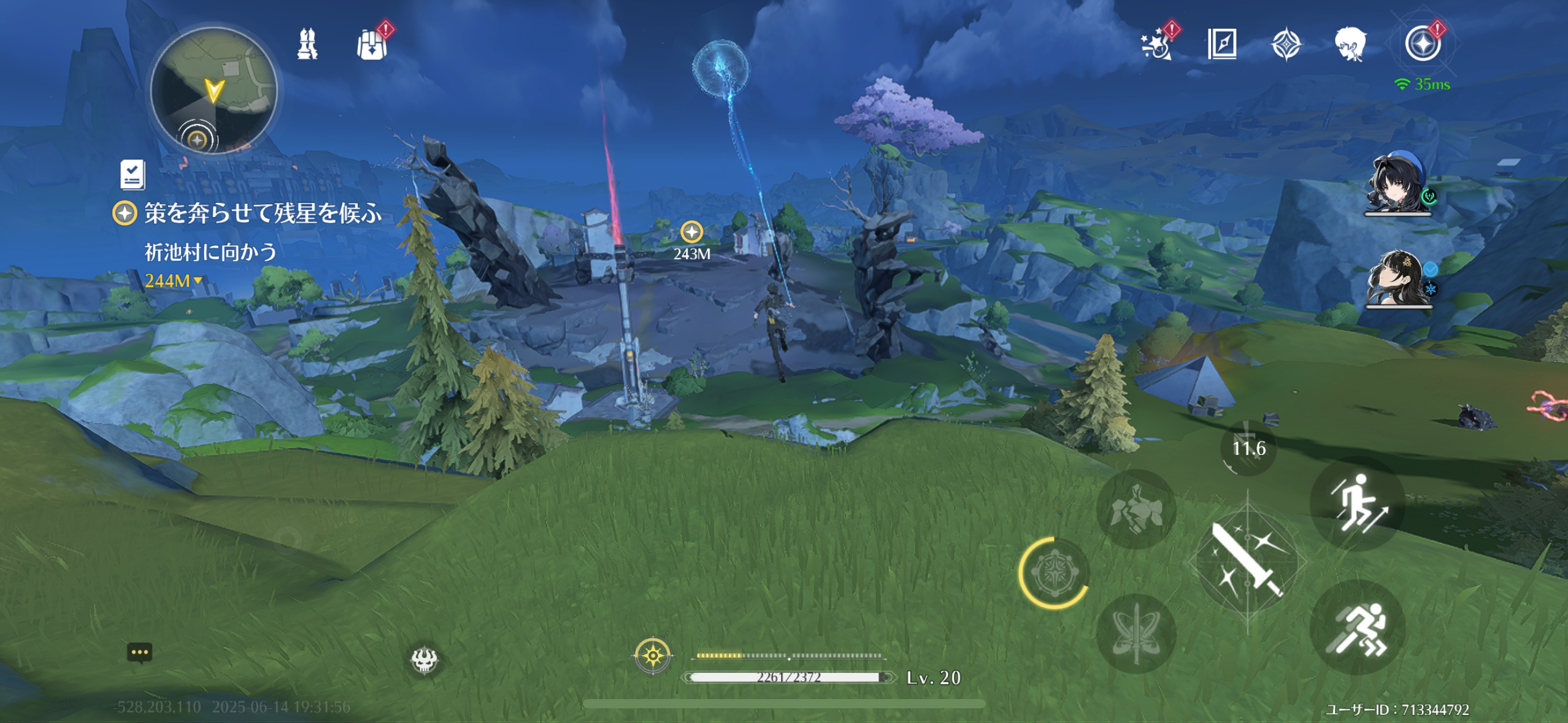Open the guidebook compass icon
Screen dimensions: 1568x723
[1221, 44]
